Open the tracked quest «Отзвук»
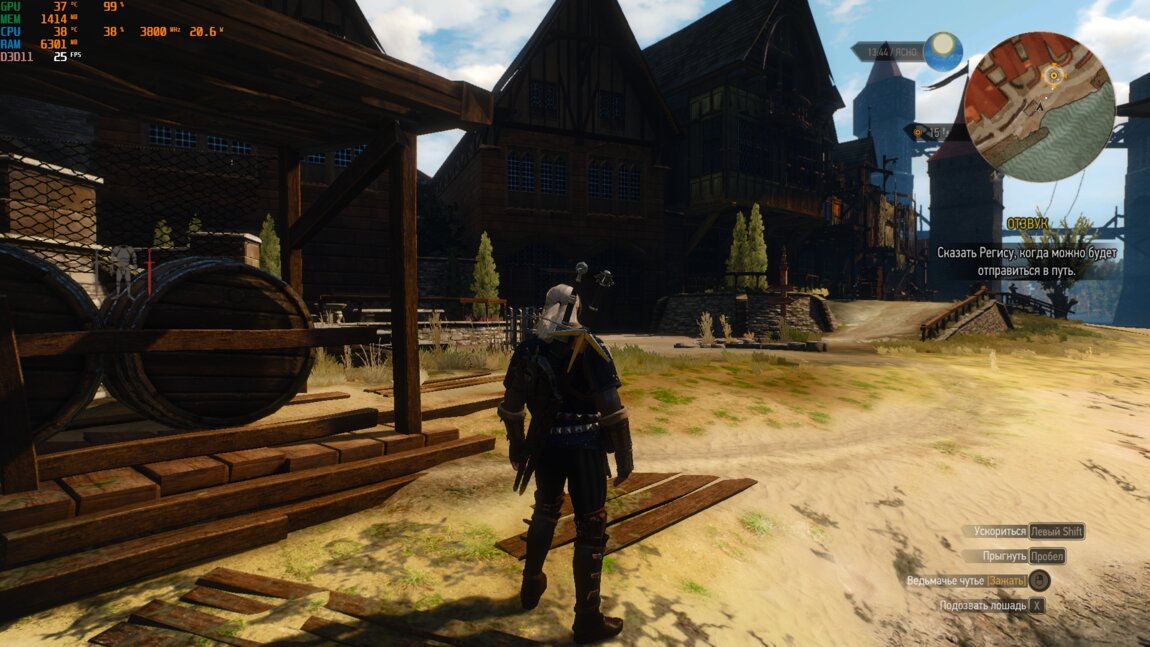 click(1027, 224)
